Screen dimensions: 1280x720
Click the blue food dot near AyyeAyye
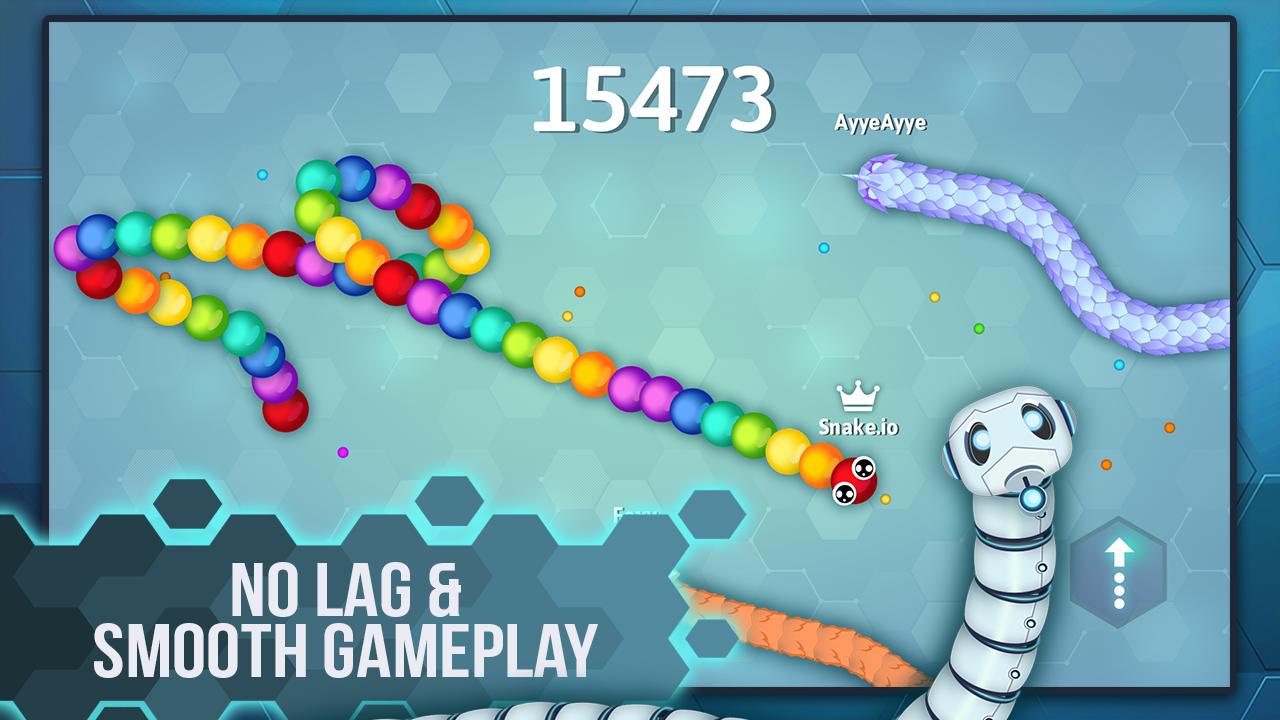coord(822,249)
